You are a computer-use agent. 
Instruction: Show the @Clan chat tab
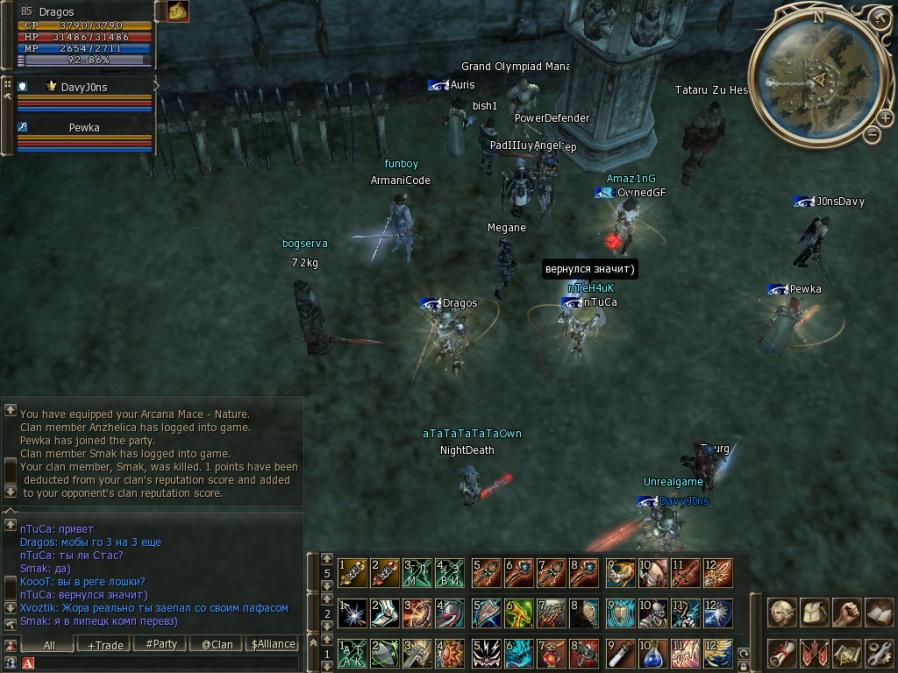point(217,644)
